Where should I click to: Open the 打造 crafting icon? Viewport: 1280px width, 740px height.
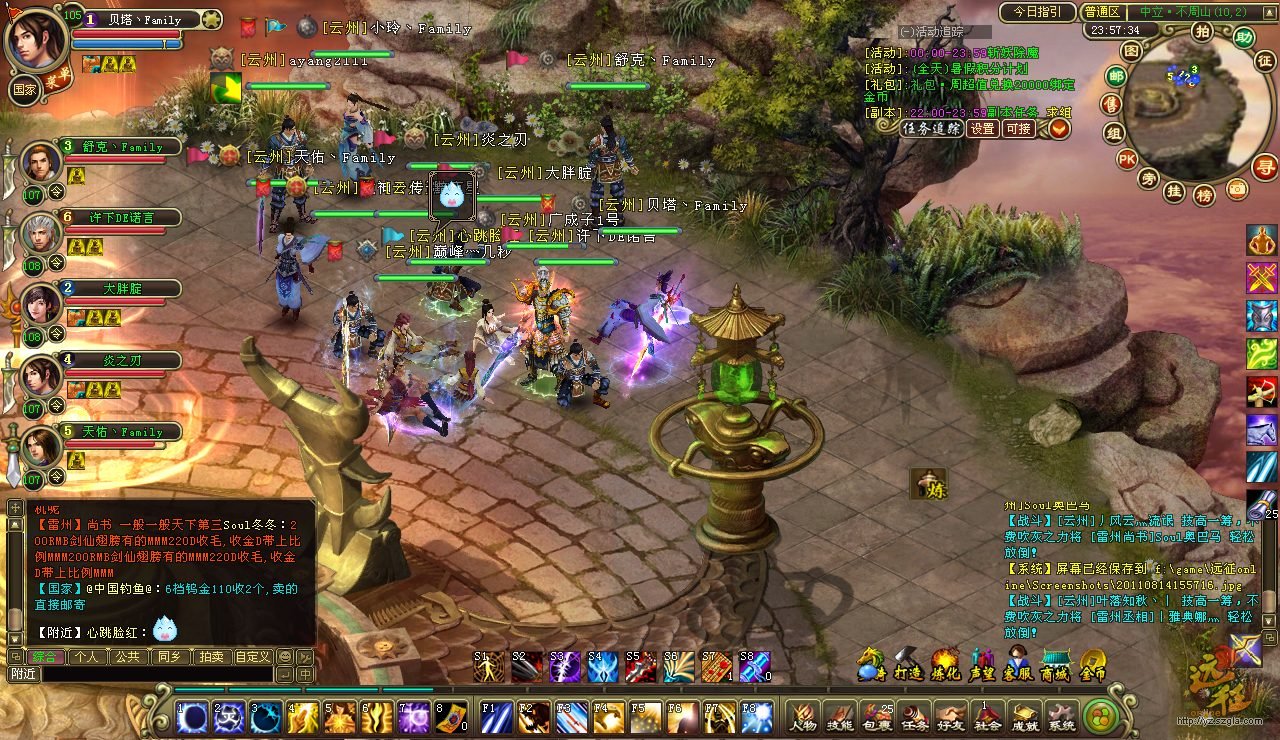click(907, 664)
